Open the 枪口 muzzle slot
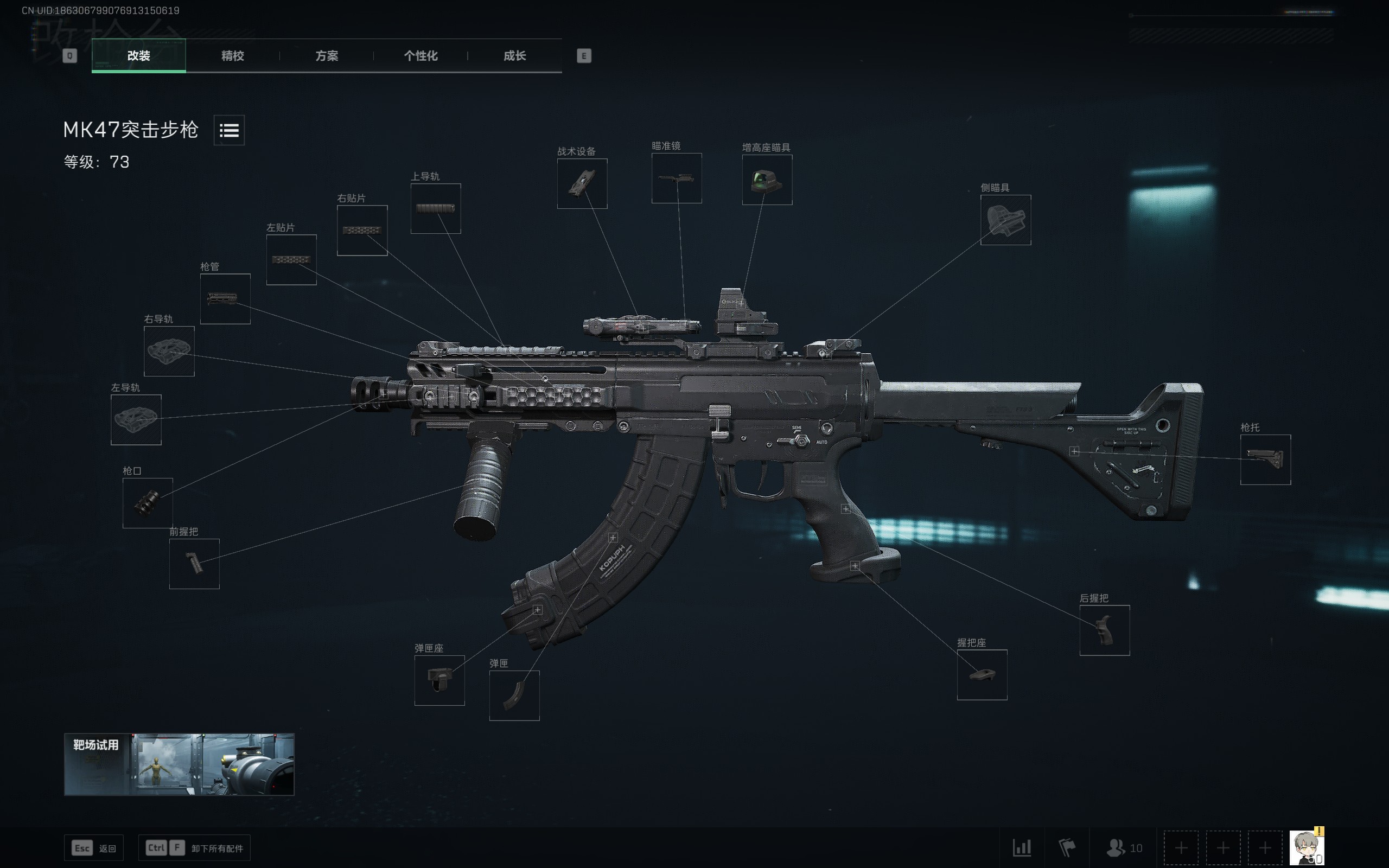Viewport: 1389px width, 868px height. [x=148, y=503]
